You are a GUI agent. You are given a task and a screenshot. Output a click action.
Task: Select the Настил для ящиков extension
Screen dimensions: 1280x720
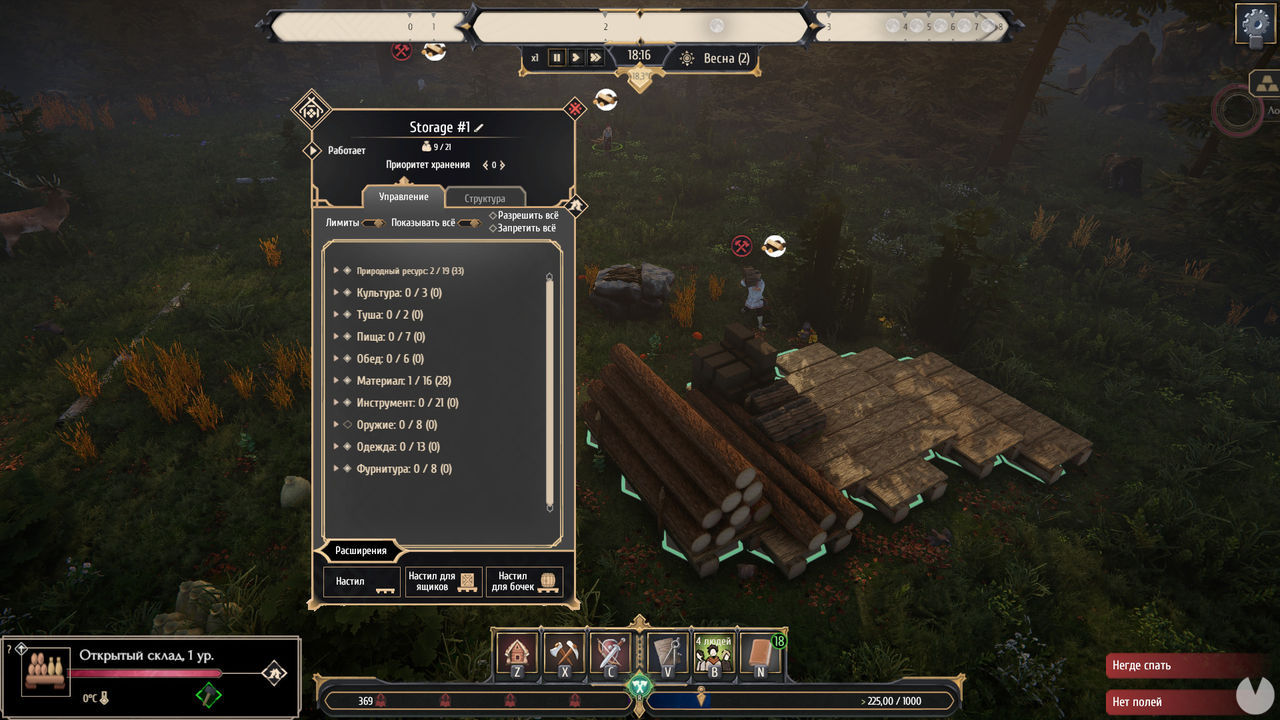click(443, 582)
